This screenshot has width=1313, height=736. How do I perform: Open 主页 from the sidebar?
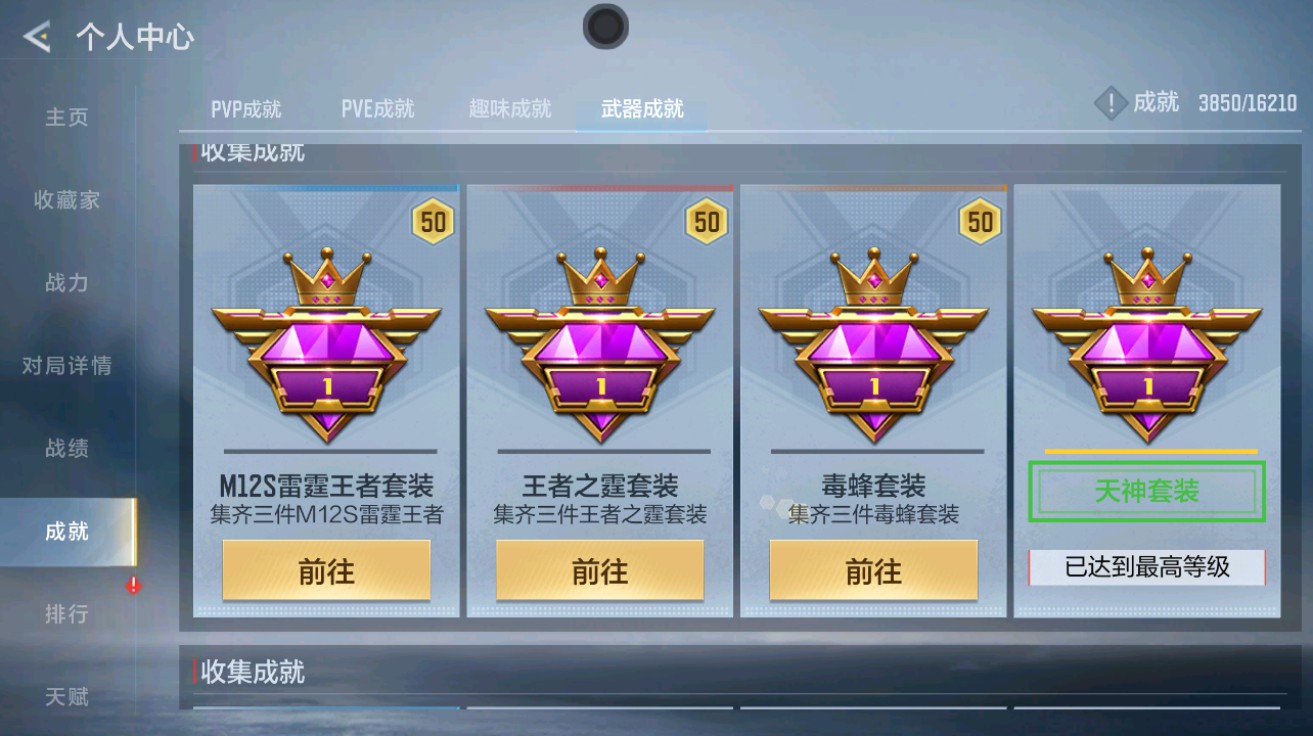click(68, 118)
